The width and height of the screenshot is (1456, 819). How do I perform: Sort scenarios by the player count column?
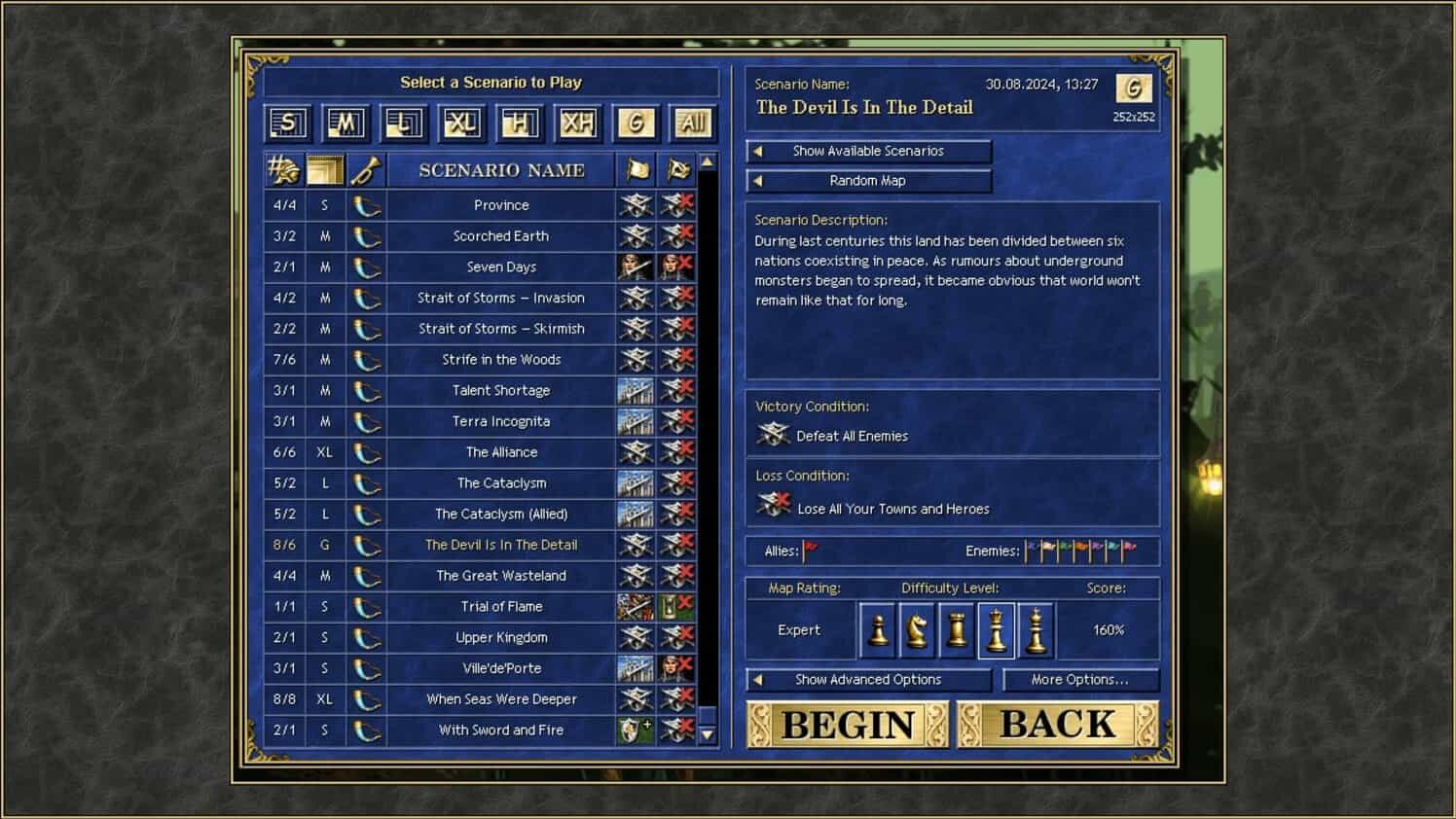(283, 169)
